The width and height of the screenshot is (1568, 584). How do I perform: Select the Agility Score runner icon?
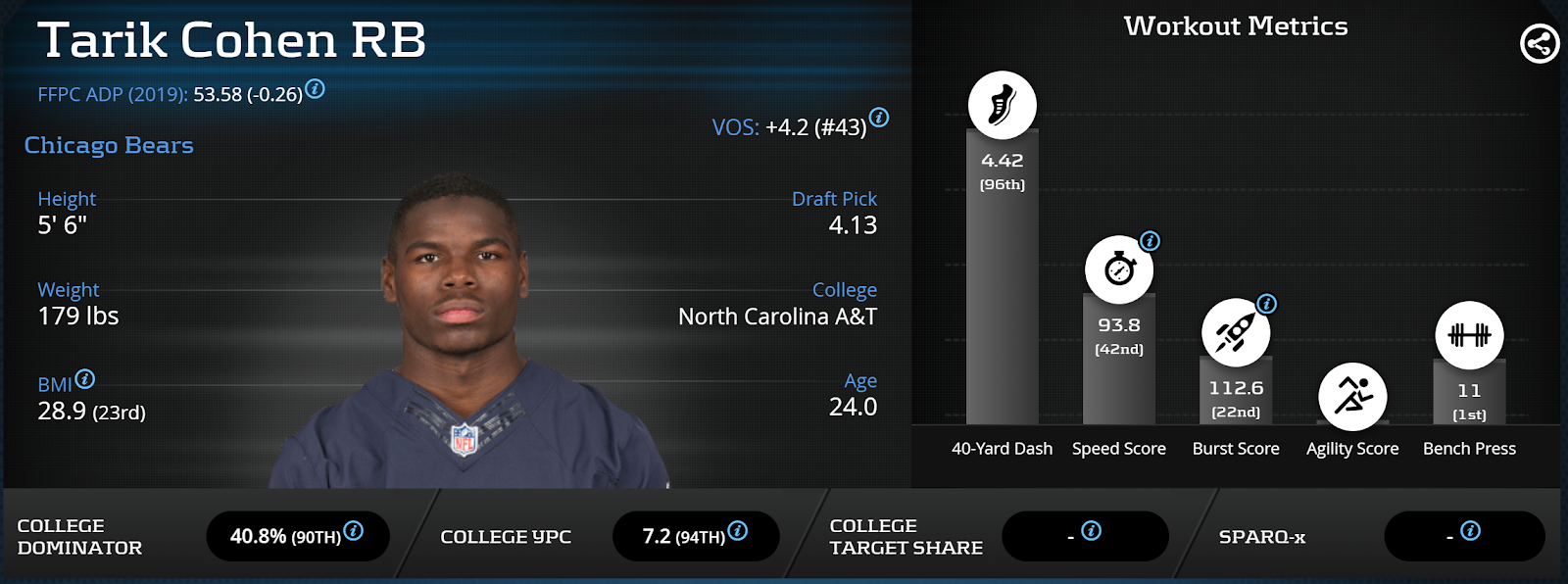[x=1352, y=397]
